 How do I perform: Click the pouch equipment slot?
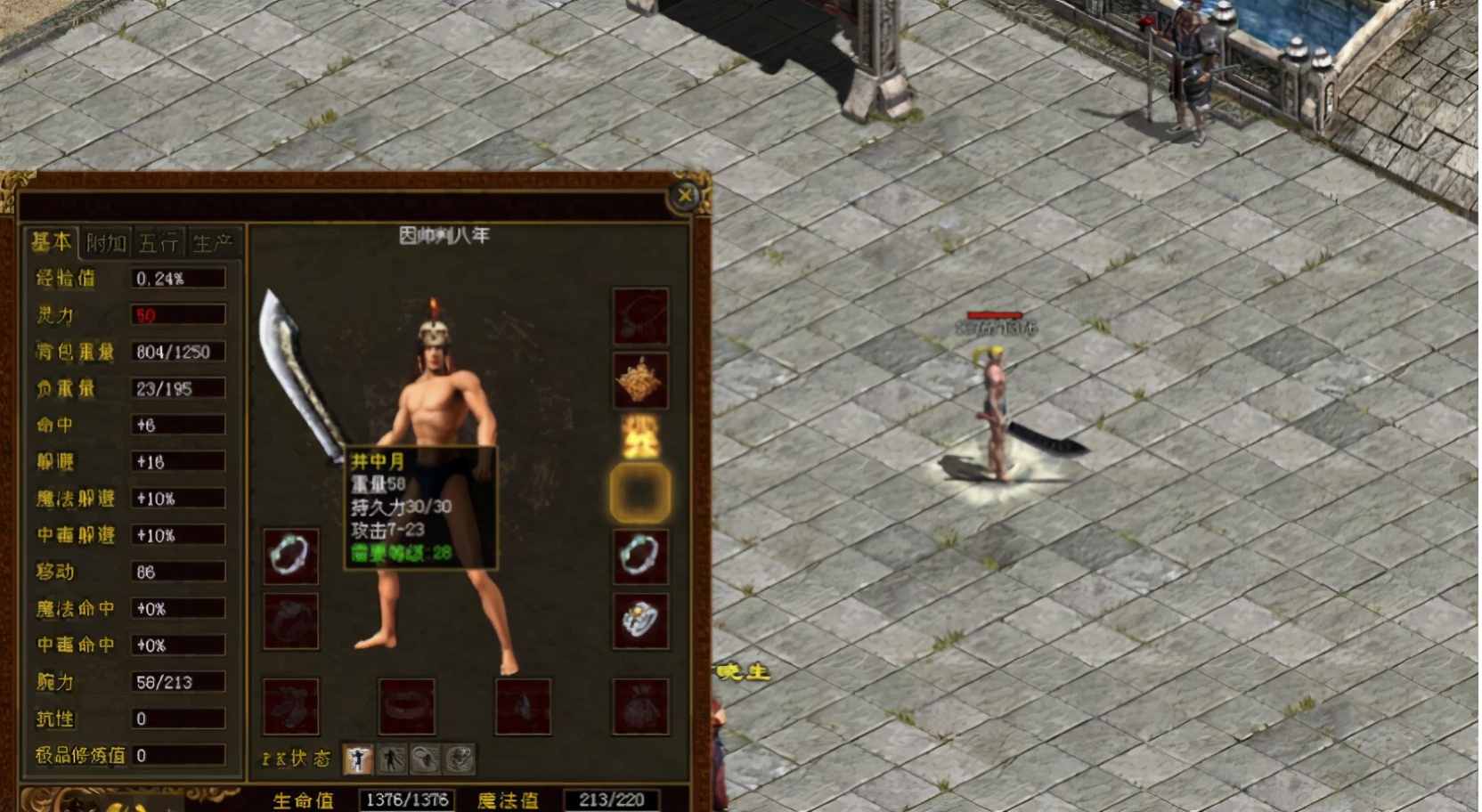click(x=639, y=707)
